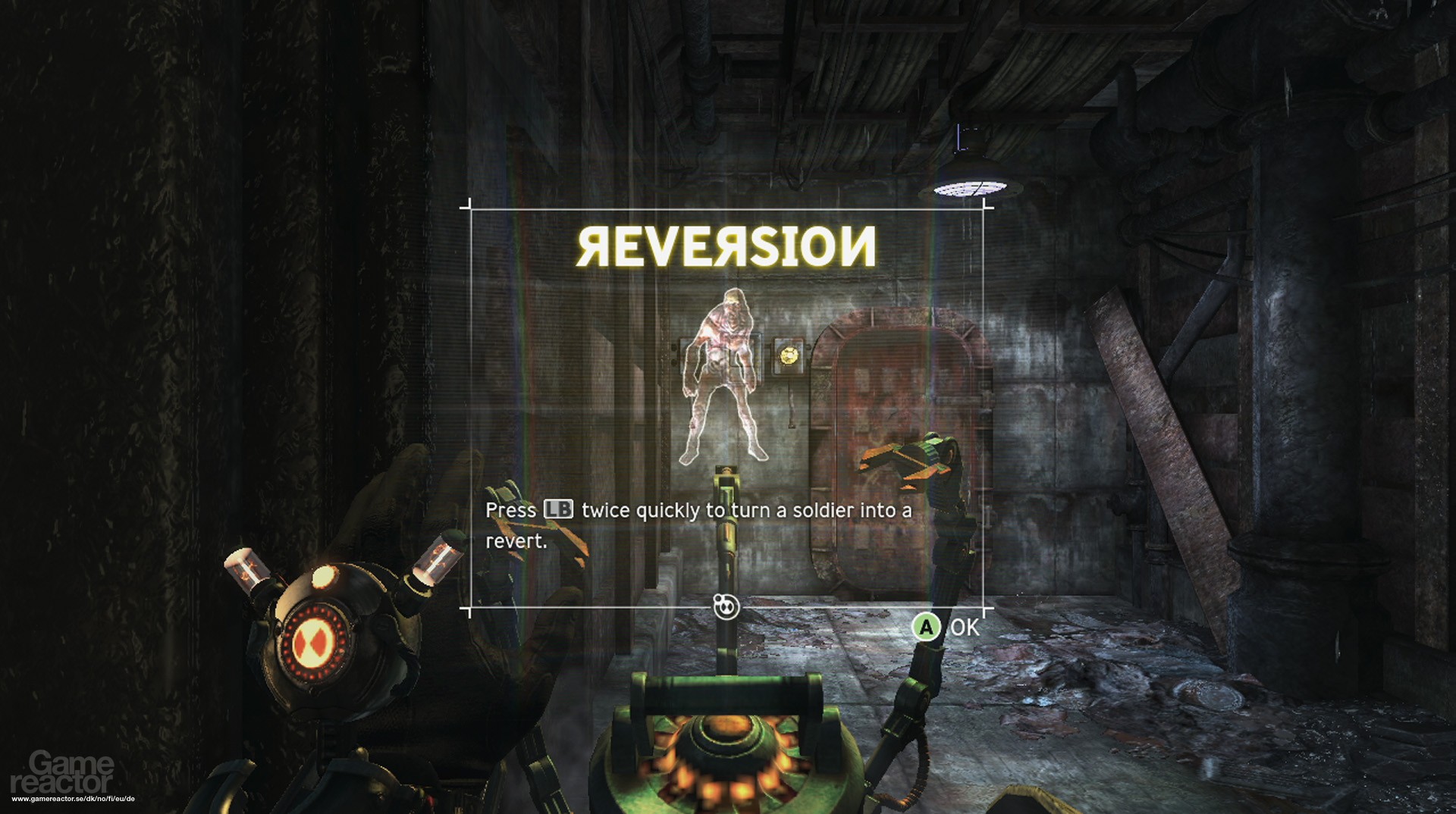Screen dimensions: 1456x814
Task: Click the Gamereactor watermark logo
Action: (63, 772)
